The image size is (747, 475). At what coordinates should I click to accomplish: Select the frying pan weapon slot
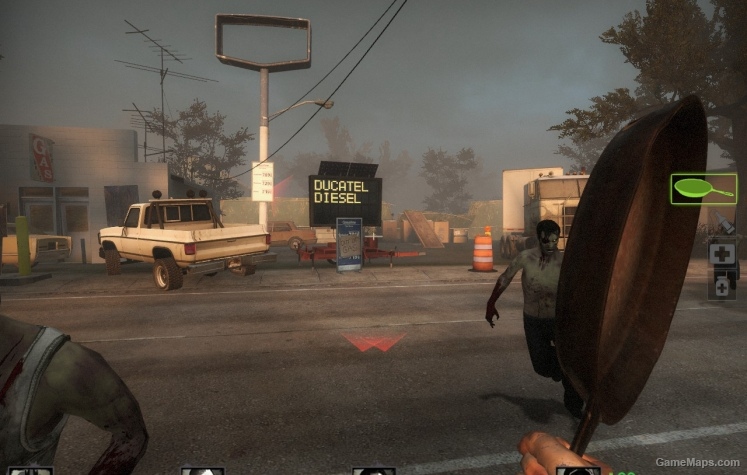[703, 188]
